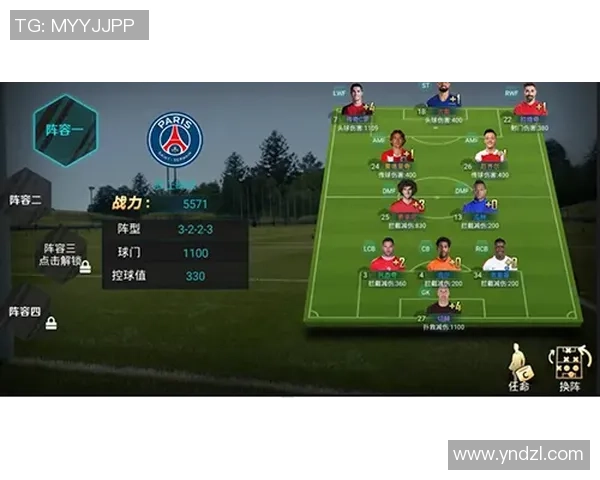Switch to lineup 阵容二
This screenshot has height=480, width=600.
point(25,199)
